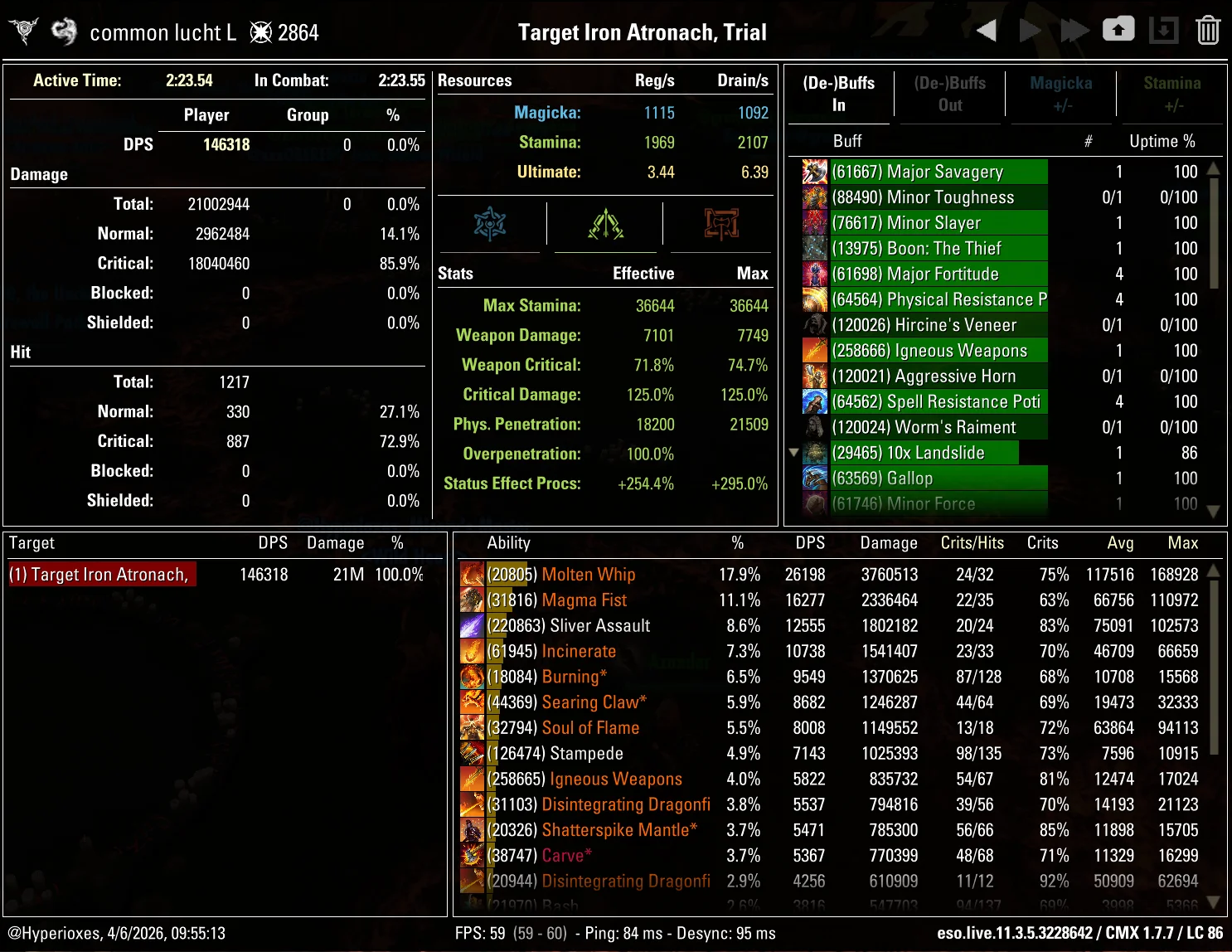Viewport: 1232px width, 952px height.
Task: Click the werewolf head icon top left
Action: click(x=22, y=30)
